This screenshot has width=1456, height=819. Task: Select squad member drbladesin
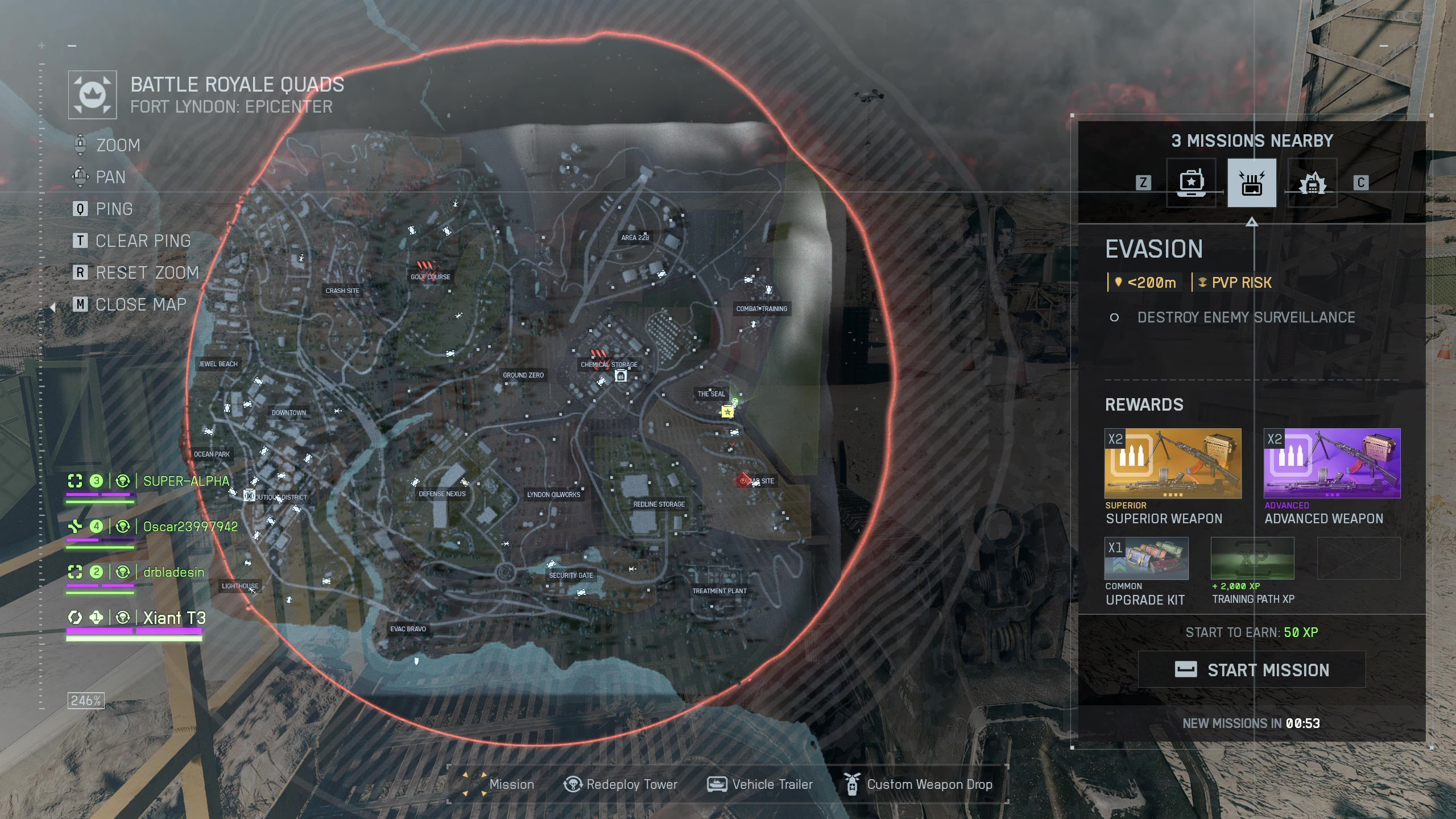173,572
